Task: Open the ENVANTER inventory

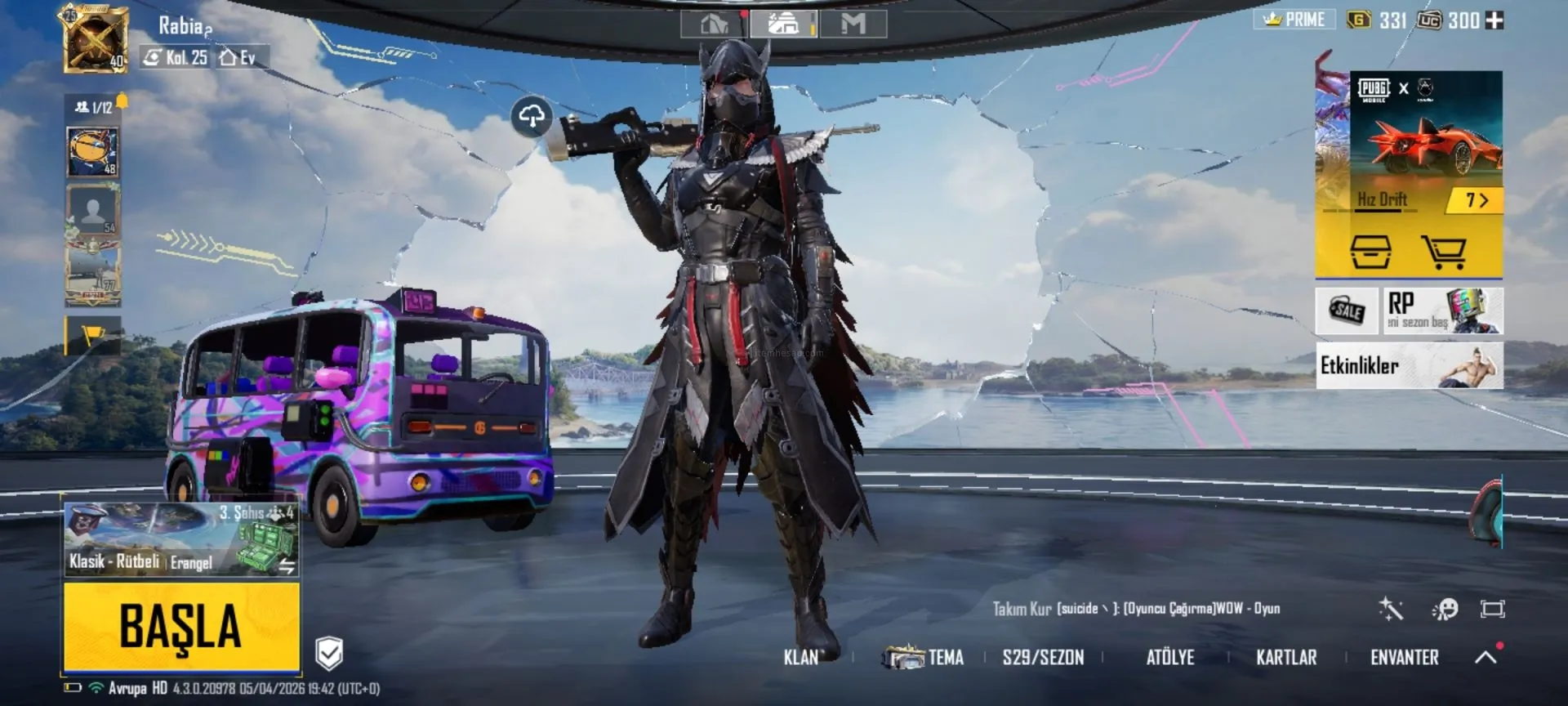Action: point(1404,658)
